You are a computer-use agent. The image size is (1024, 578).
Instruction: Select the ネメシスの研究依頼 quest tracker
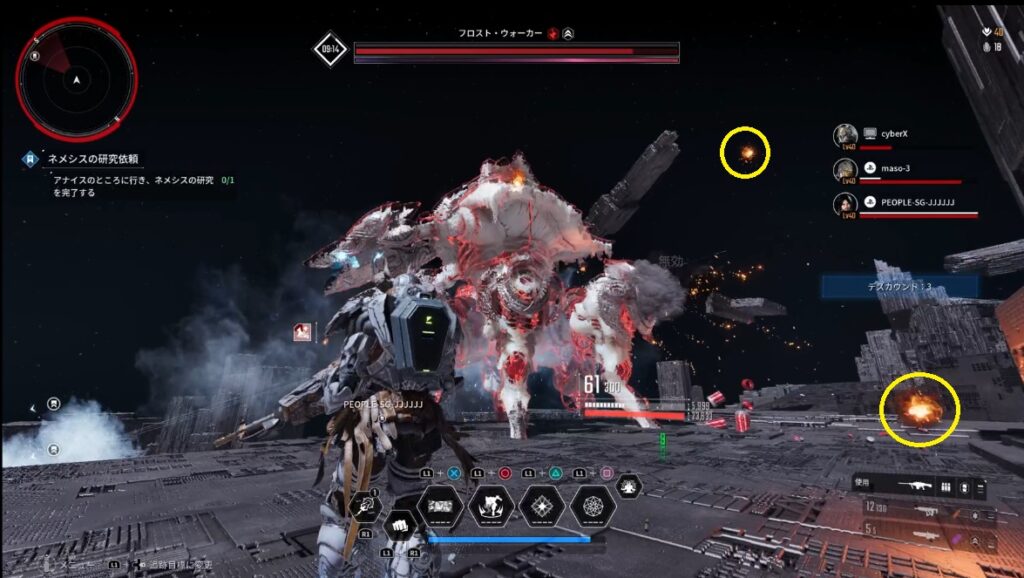[95, 159]
